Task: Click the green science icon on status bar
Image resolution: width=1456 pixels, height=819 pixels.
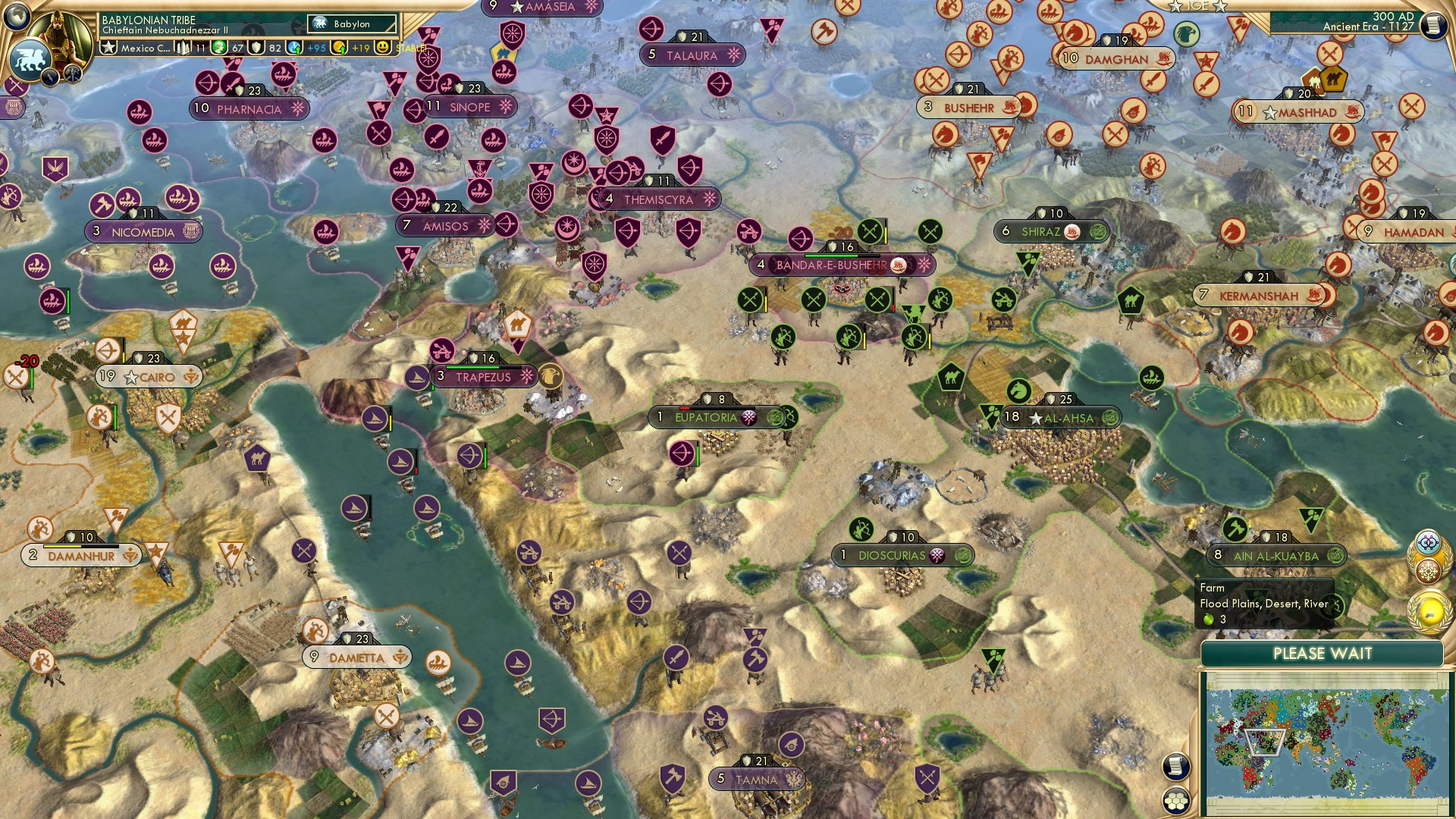Action: [219, 47]
